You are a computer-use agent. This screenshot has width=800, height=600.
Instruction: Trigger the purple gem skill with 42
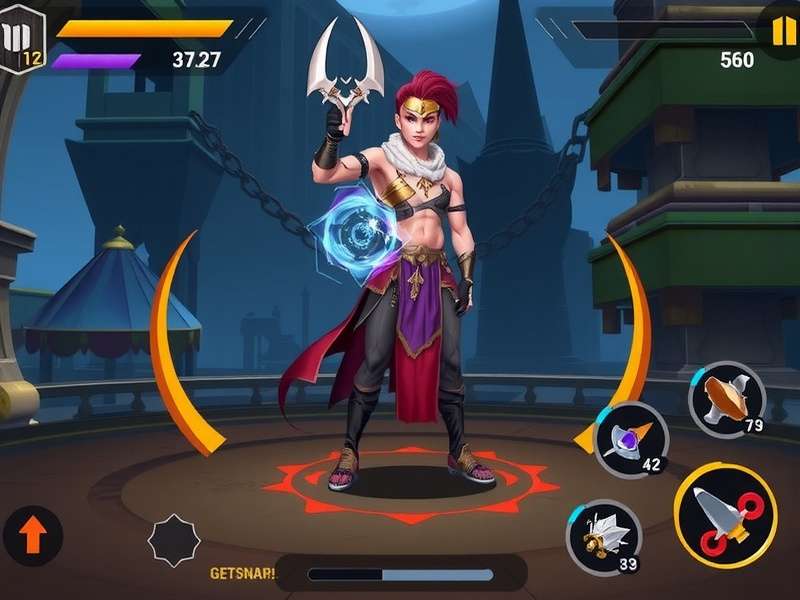(x=631, y=439)
